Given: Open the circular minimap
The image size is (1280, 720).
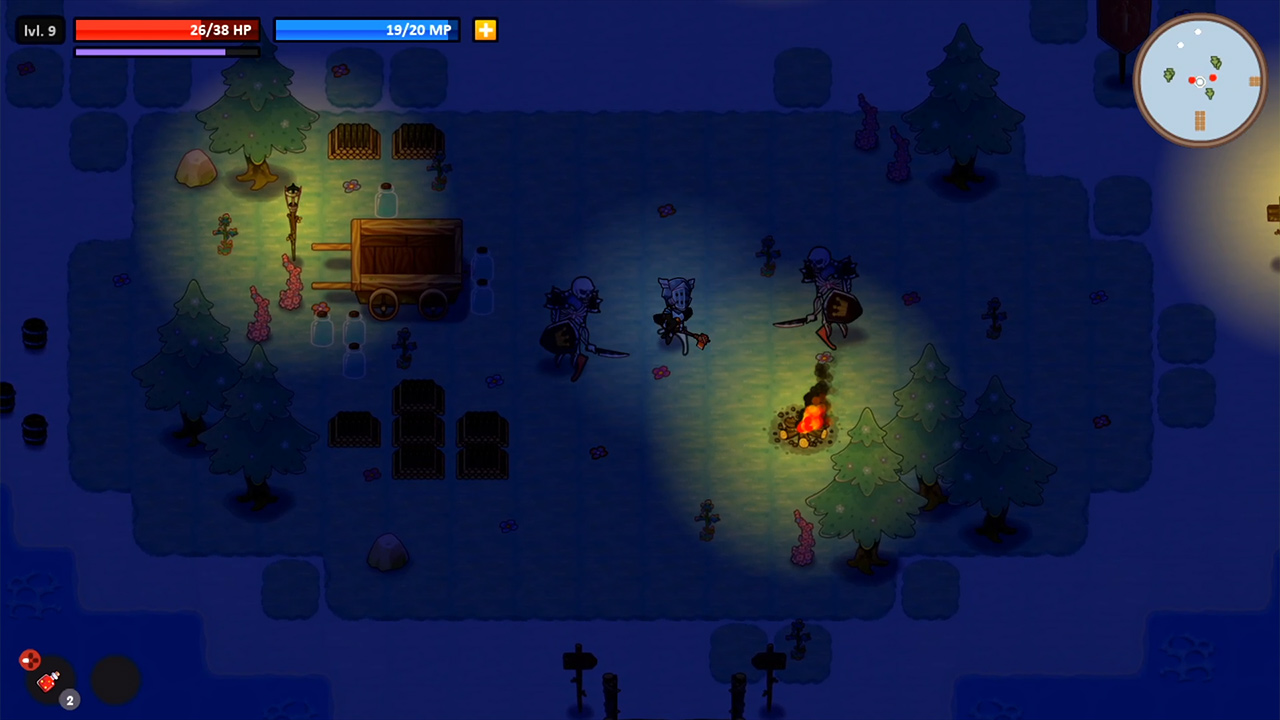Looking at the screenshot, I should 1199,80.
